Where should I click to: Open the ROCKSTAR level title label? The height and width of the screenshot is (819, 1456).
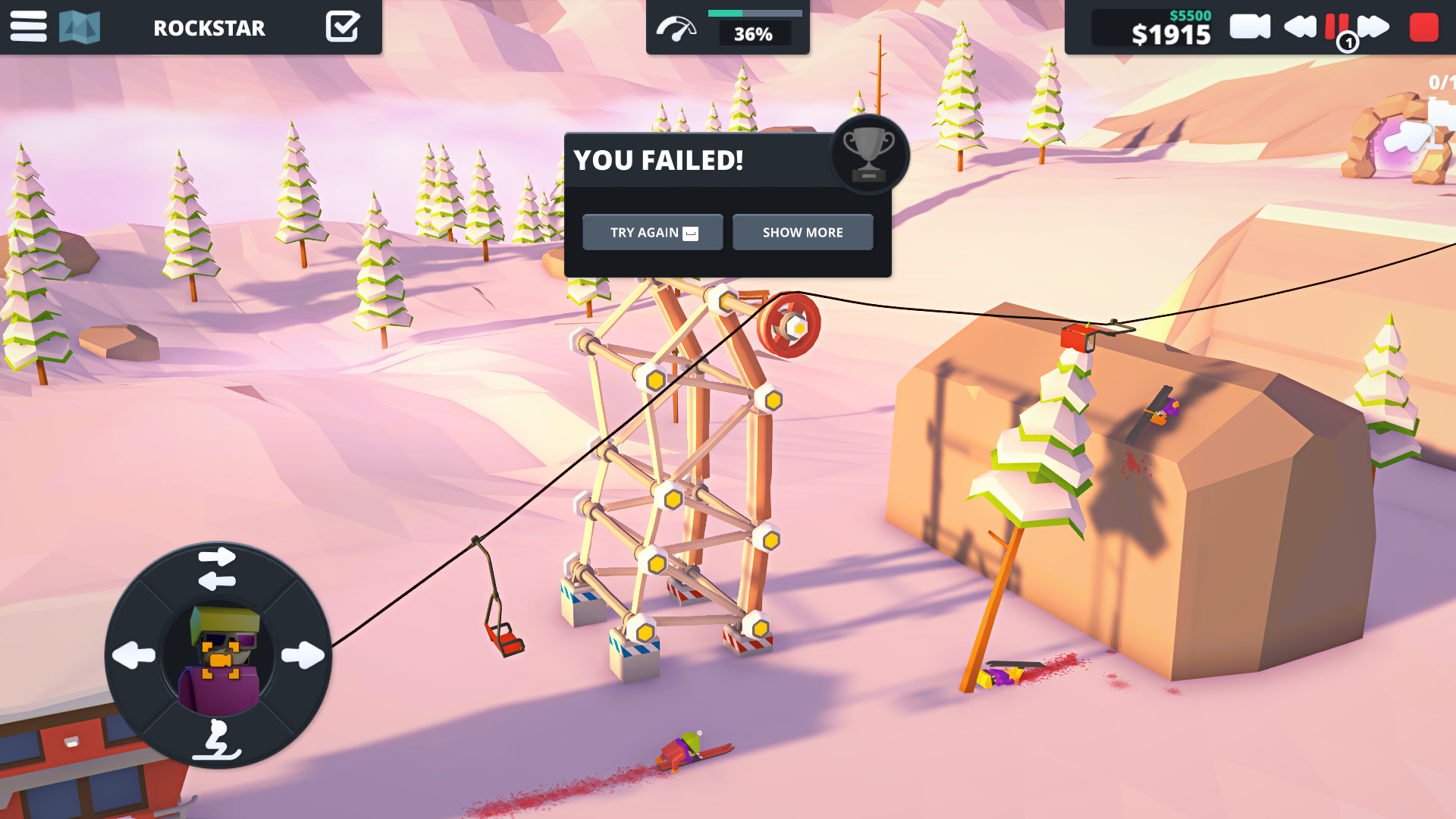point(209,28)
